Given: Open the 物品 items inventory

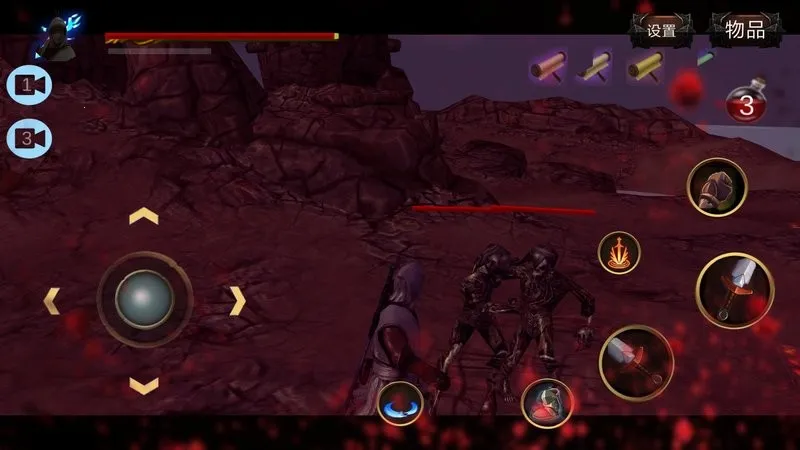Looking at the screenshot, I should [745, 30].
